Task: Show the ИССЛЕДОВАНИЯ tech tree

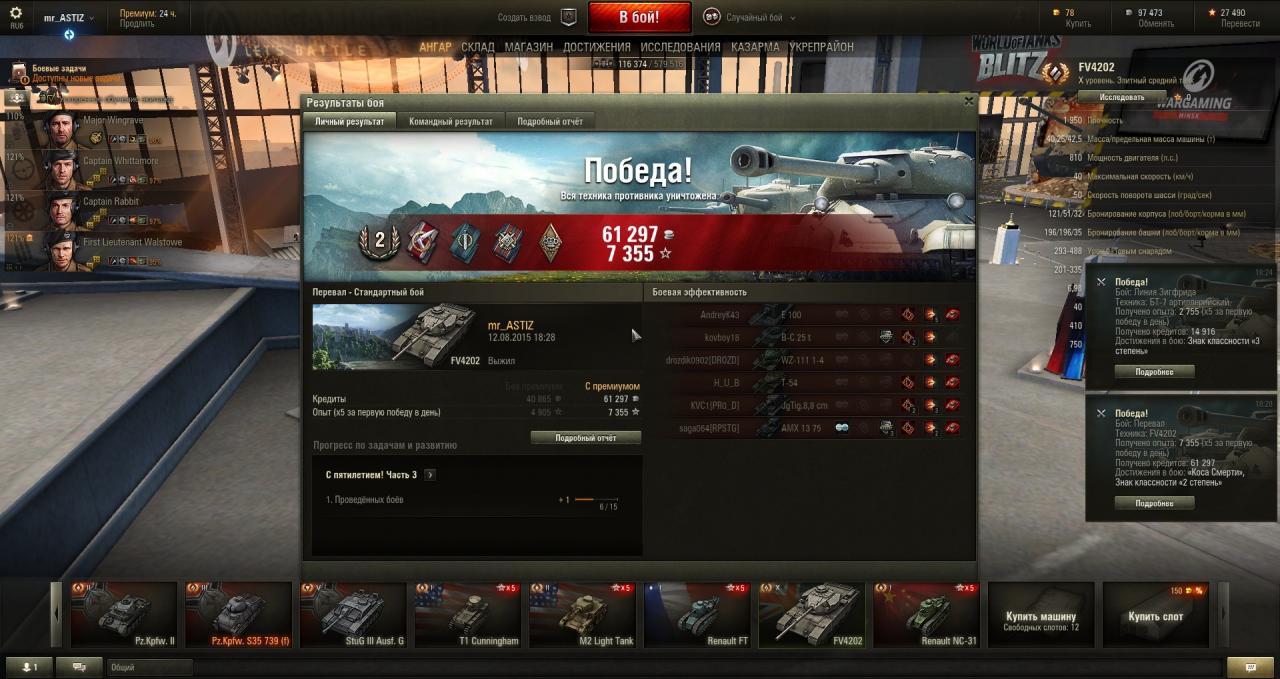Action: pos(680,47)
